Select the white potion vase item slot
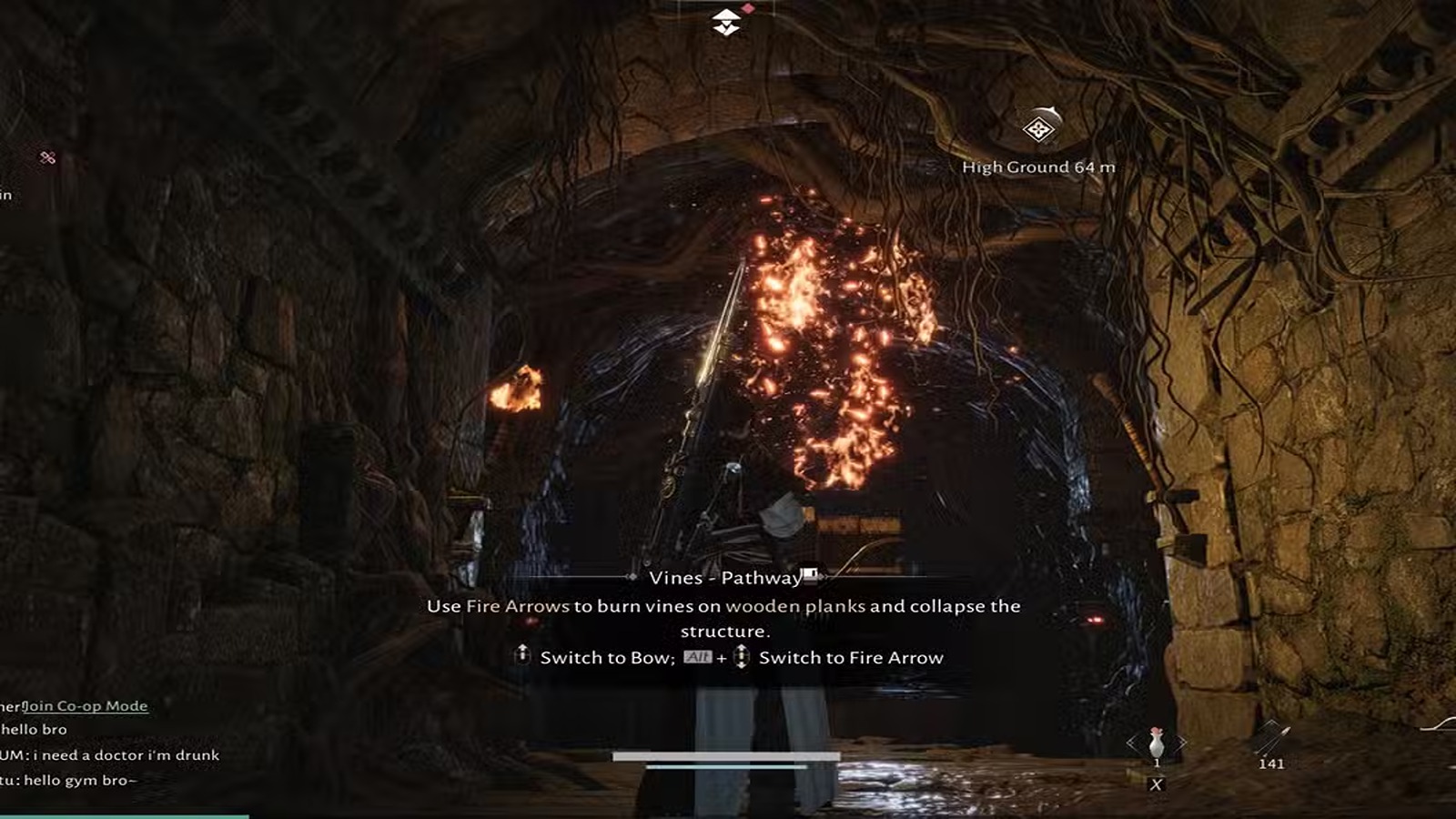 (1156, 743)
